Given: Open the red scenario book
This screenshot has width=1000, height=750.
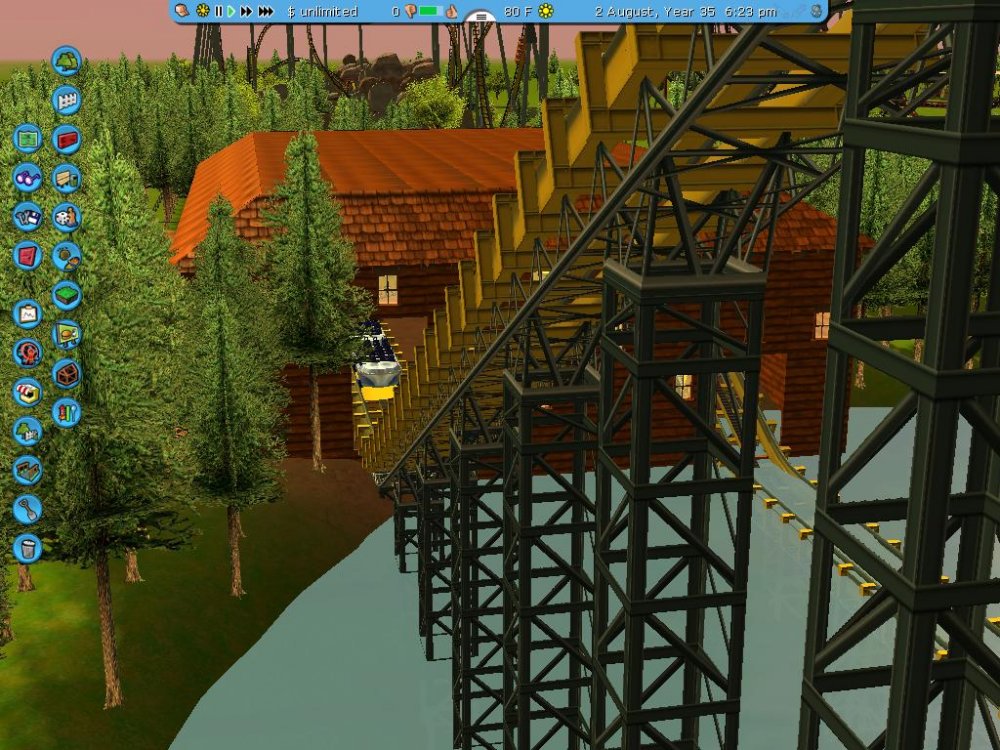Looking at the screenshot, I should [x=27, y=255].
